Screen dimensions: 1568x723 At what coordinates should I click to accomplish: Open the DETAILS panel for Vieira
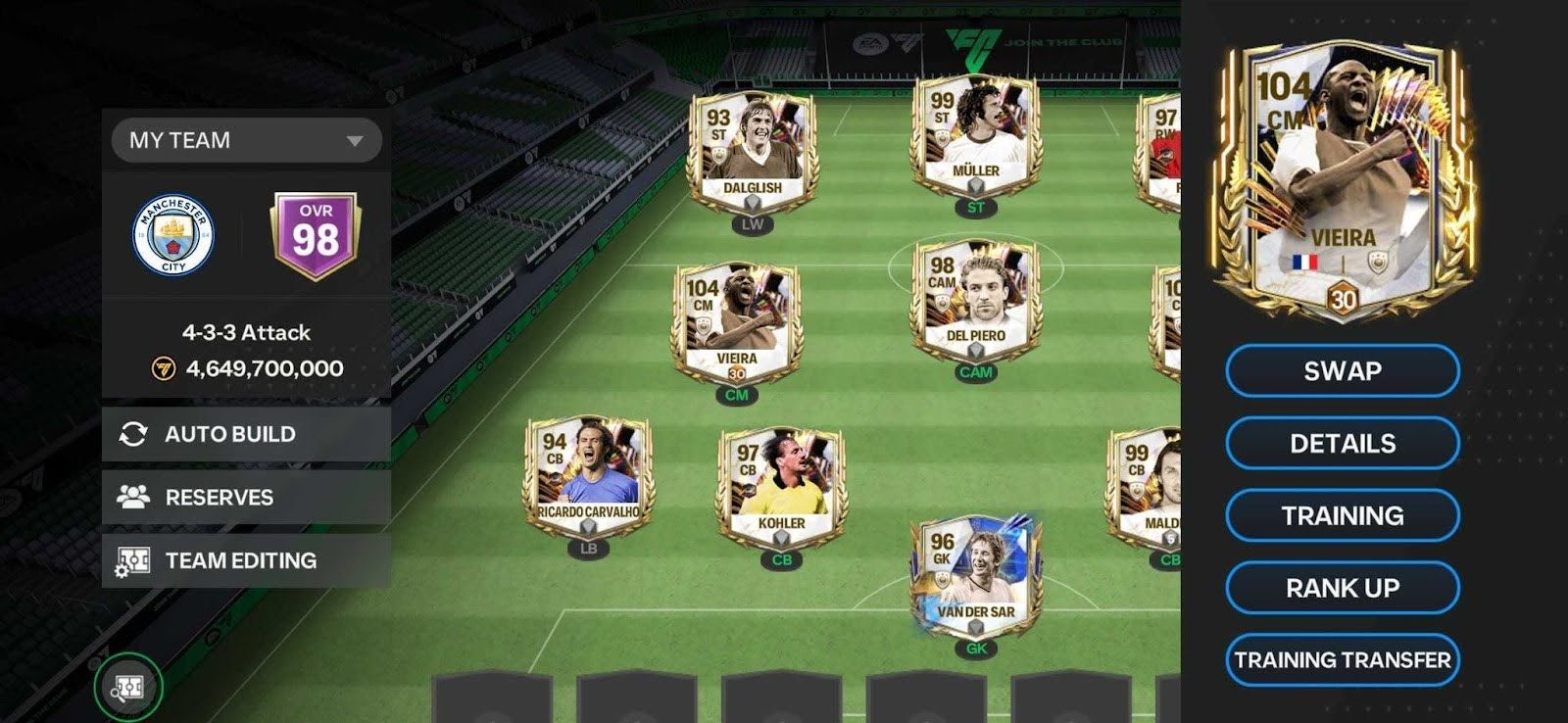point(1342,443)
